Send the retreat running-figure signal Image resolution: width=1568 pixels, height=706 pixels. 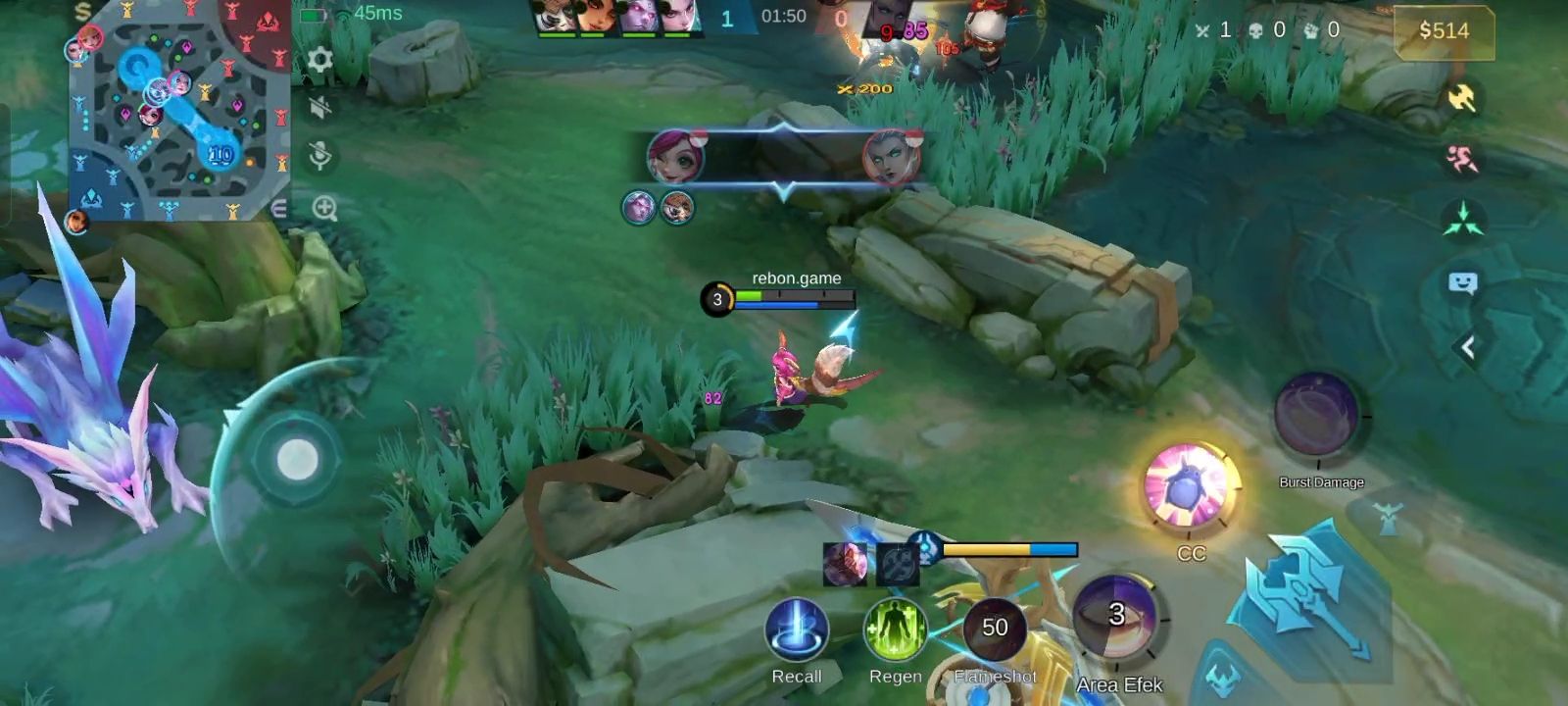[1461, 158]
